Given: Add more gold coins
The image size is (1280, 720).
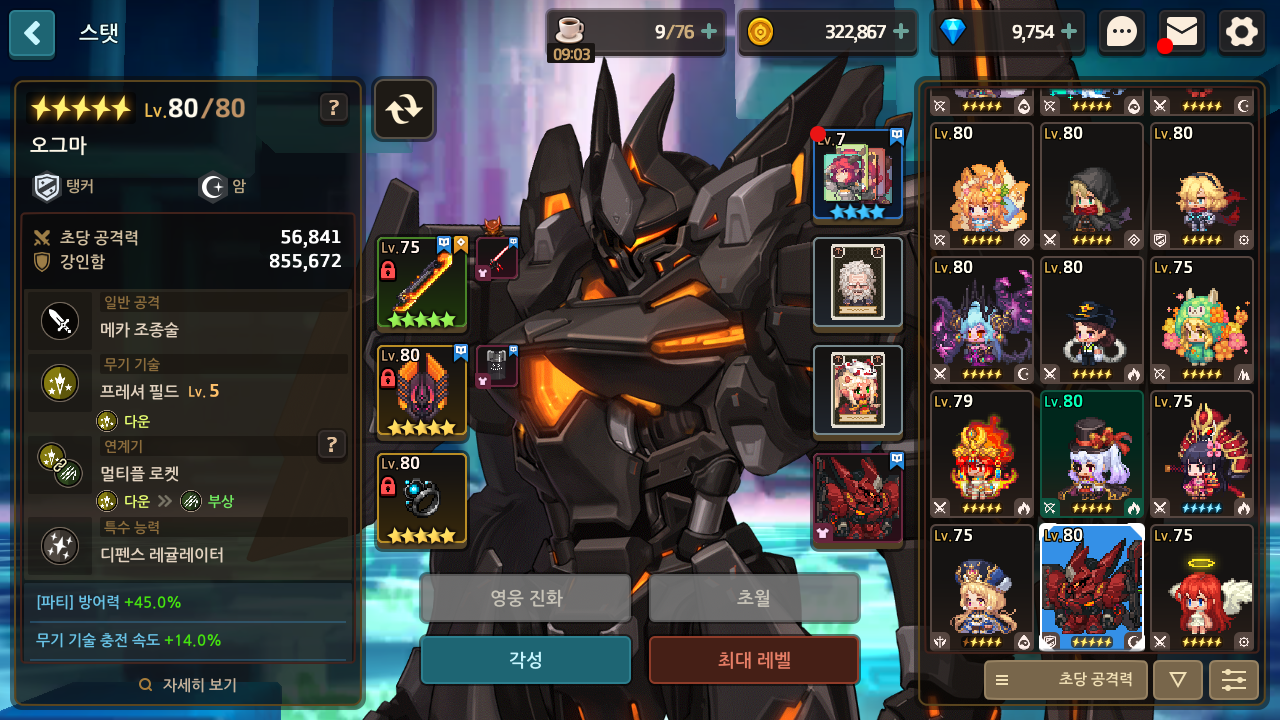Looking at the screenshot, I should pyautogui.click(x=901, y=32).
